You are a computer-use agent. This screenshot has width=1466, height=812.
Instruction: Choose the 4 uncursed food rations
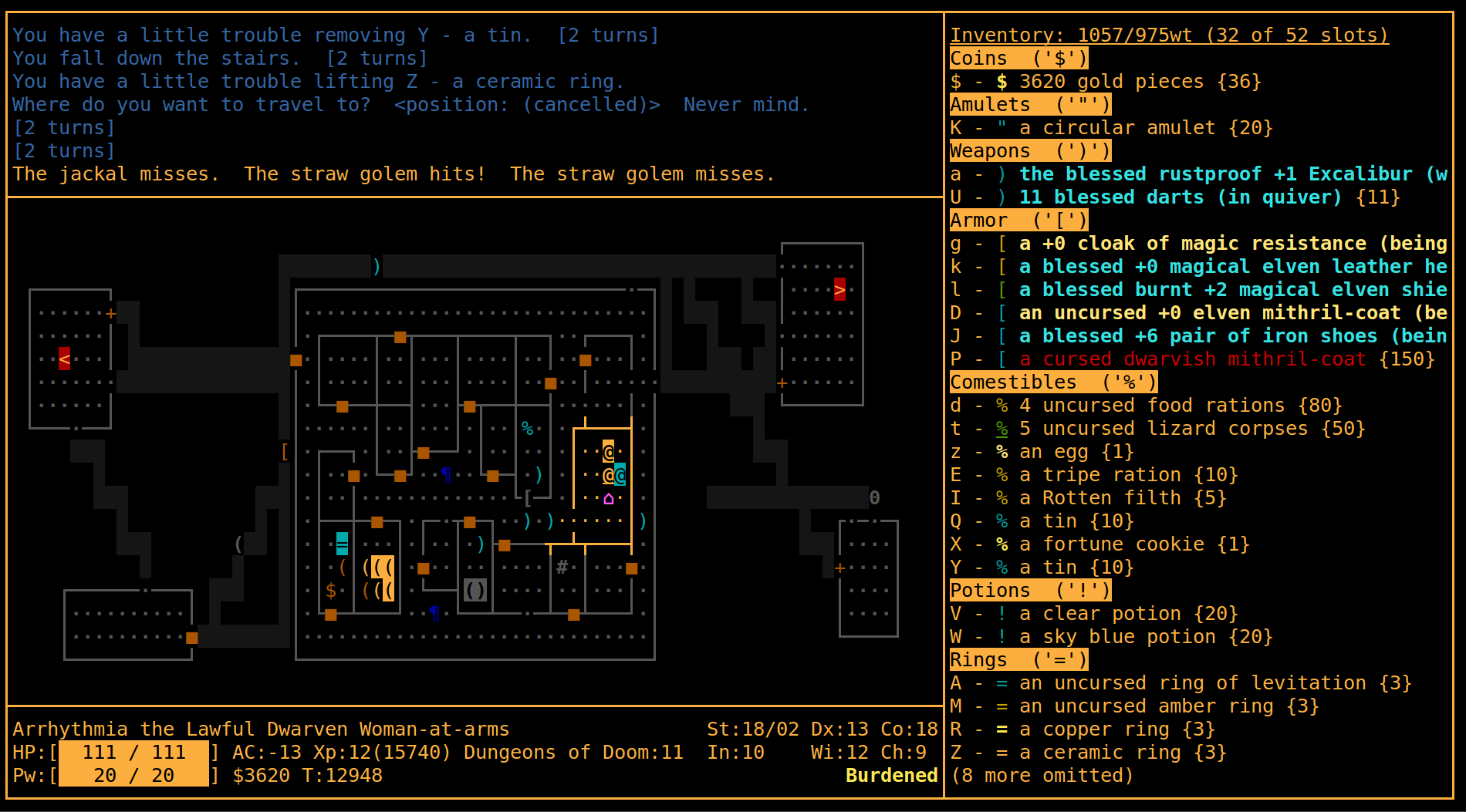click(1146, 406)
